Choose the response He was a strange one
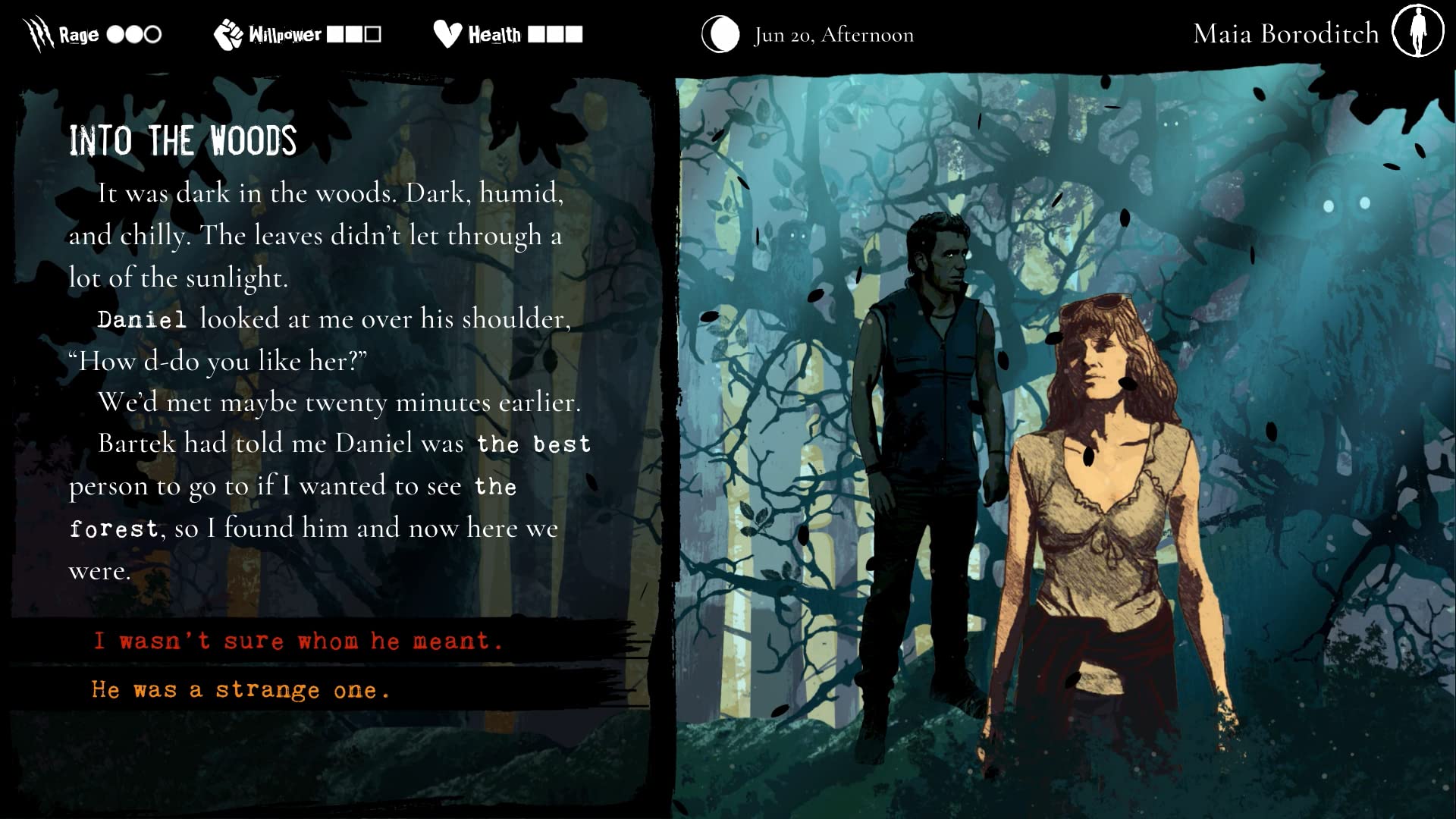The height and width of the screenshot is (819, 1456). [x=240, y=689]
